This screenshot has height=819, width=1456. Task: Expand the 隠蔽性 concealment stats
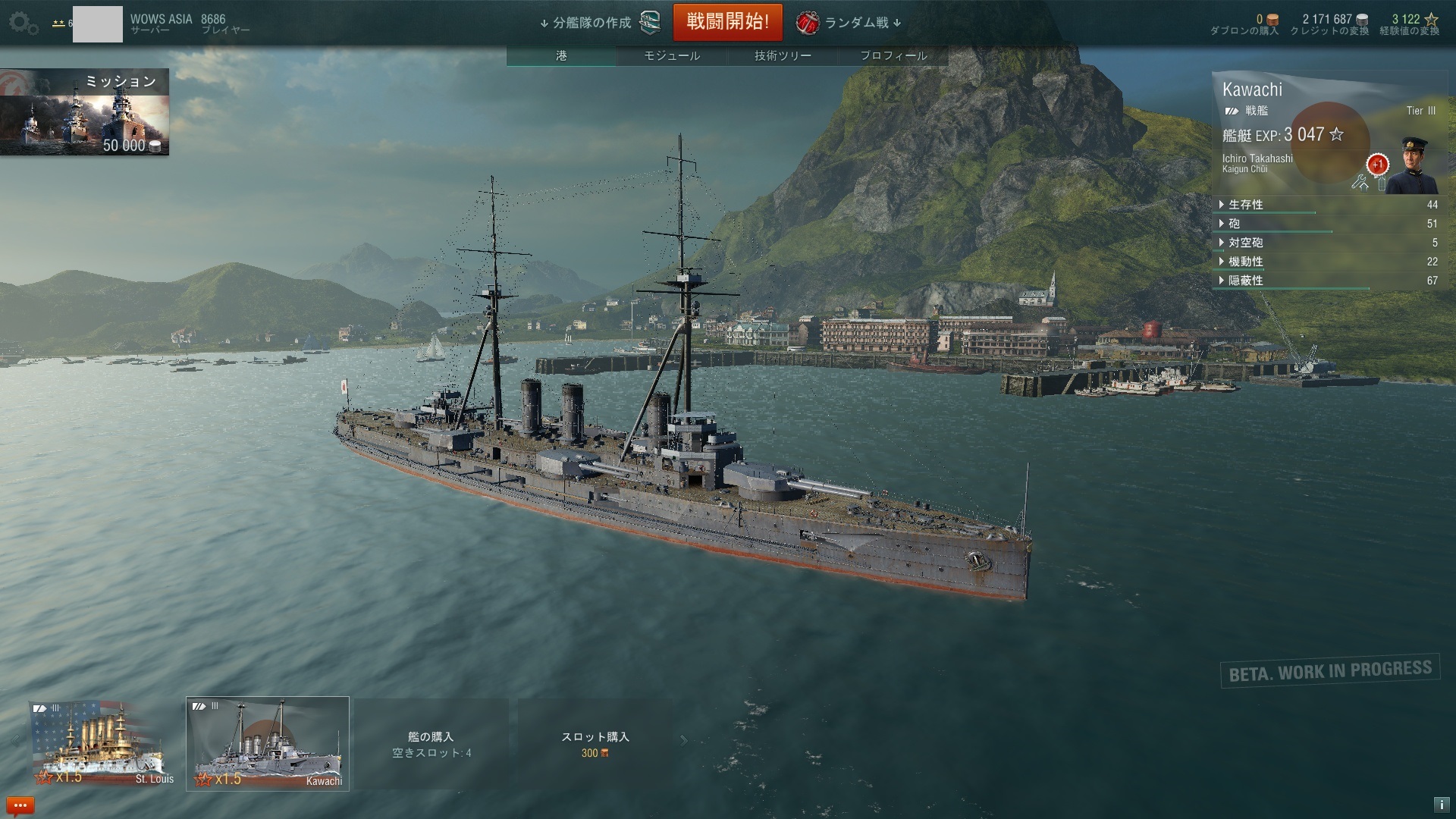(x=1245, y=281)
